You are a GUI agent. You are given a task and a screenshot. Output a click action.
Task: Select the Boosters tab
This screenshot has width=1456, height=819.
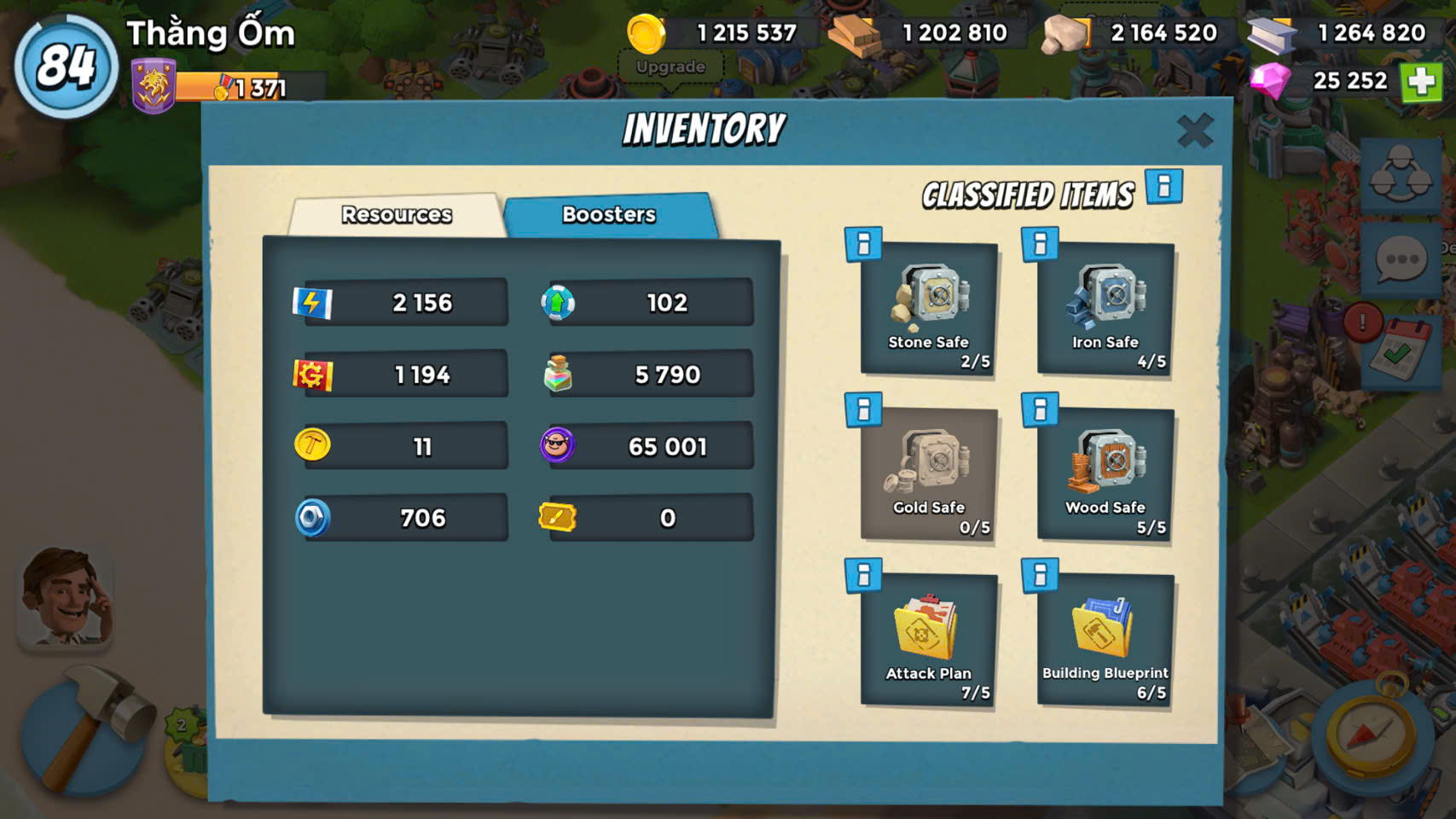609,214
